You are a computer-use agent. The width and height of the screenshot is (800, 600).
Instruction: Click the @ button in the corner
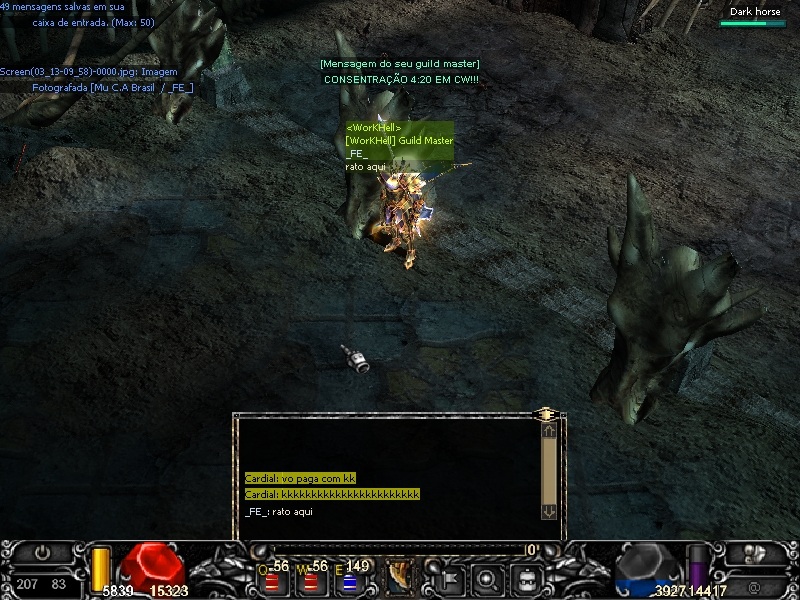pyautogui.click(x=755, y=582)
